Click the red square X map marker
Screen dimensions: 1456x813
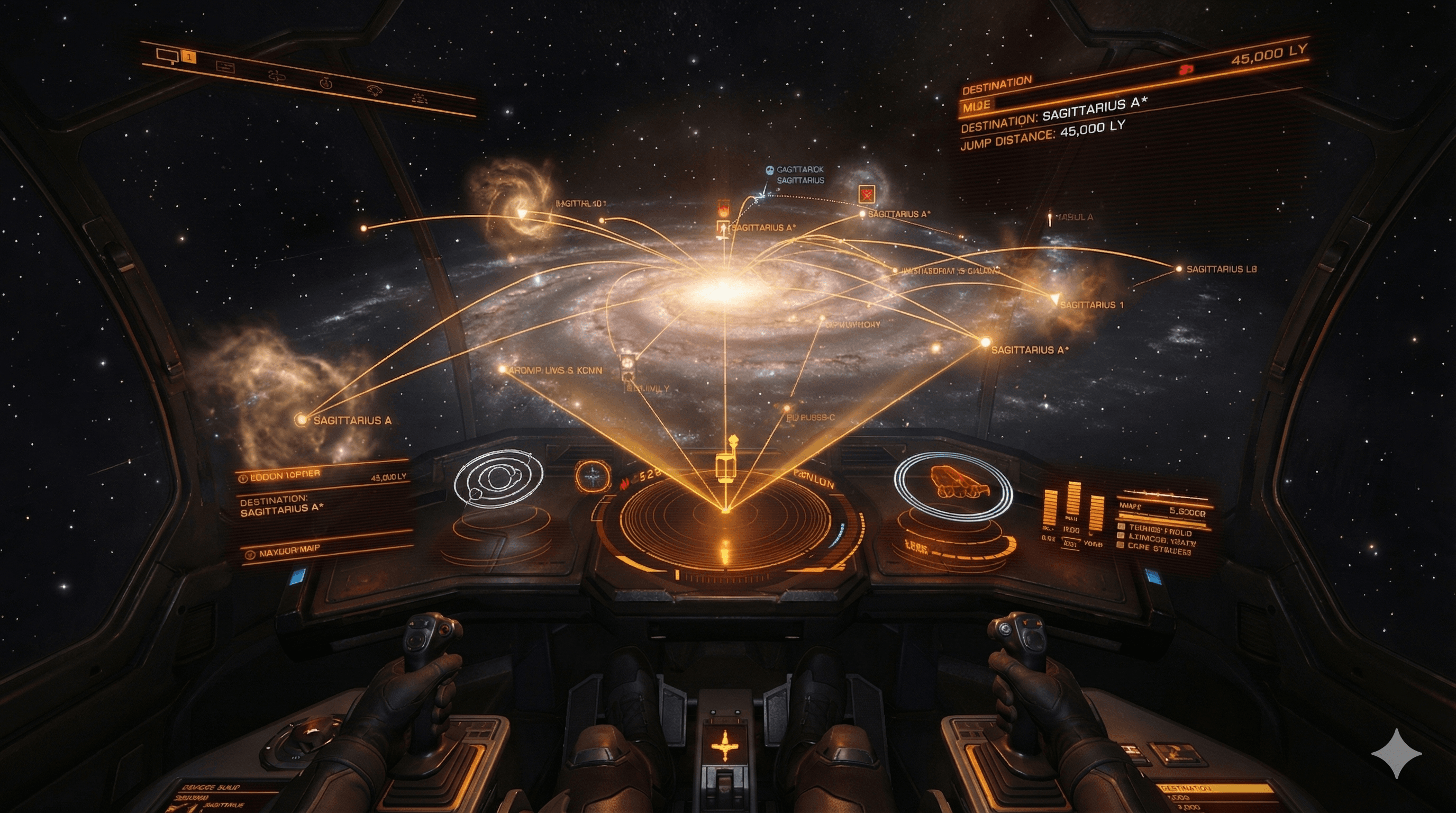(866, 194)
